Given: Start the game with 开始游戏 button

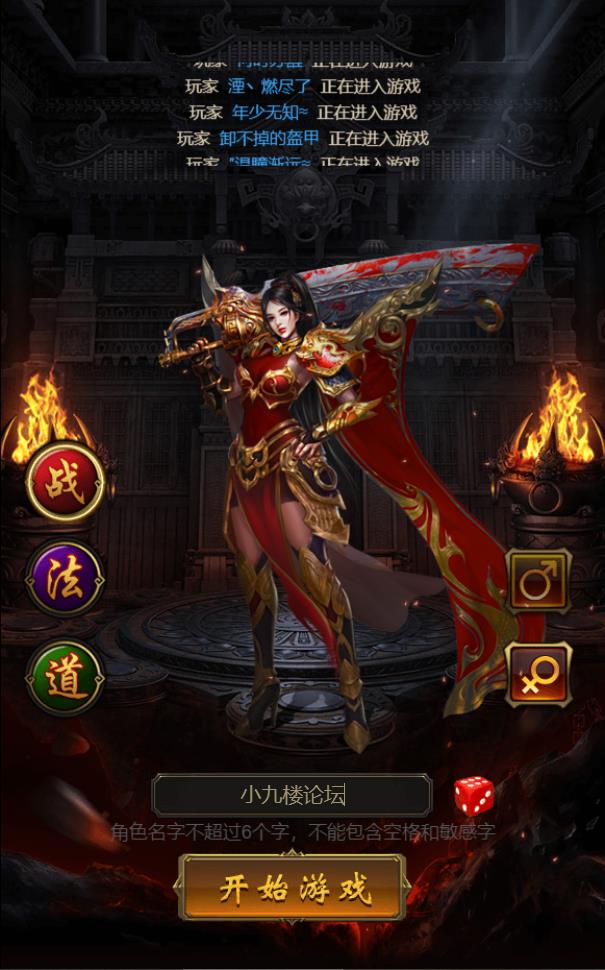Looking at the screenshot, I should coord(293,887).
